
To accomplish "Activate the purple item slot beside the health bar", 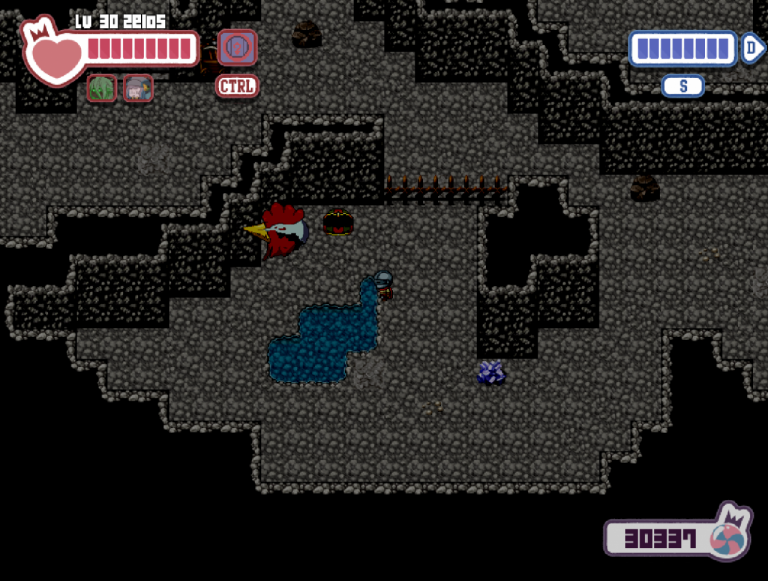I will [x=237, y=48].
